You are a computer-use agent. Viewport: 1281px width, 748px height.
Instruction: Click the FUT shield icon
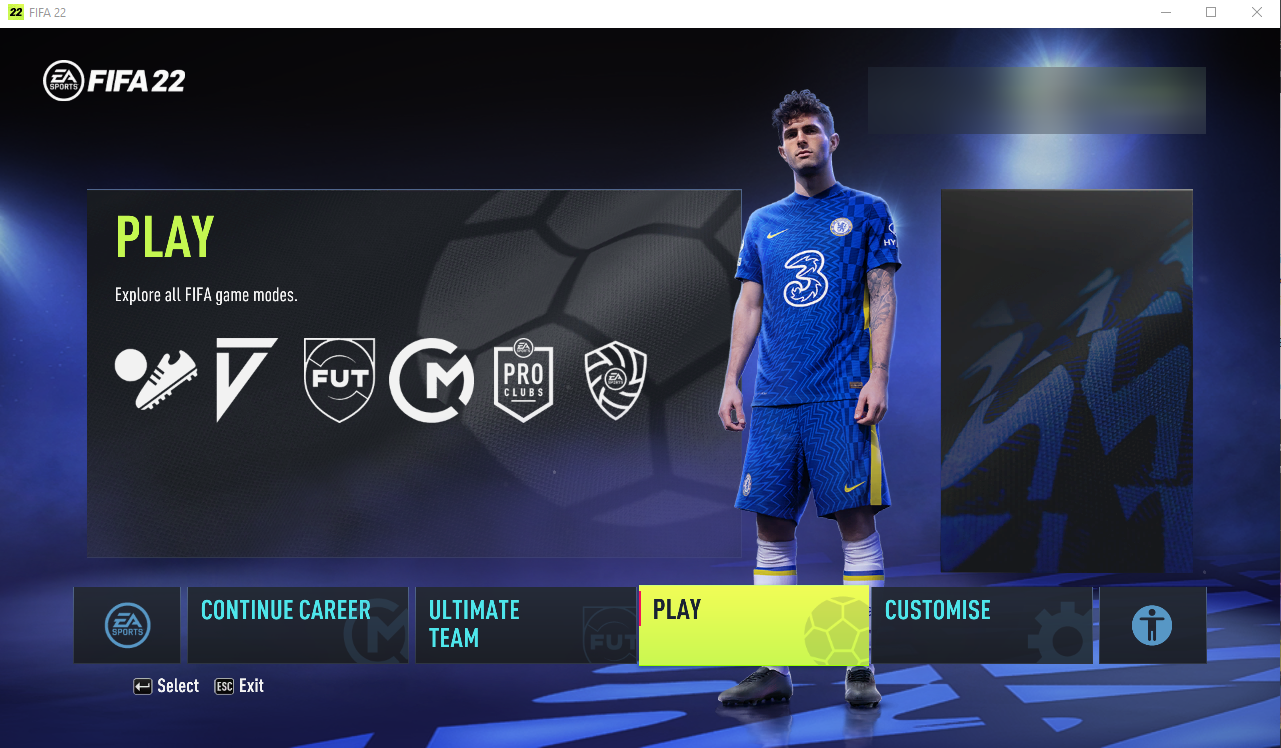click(338, 378)
